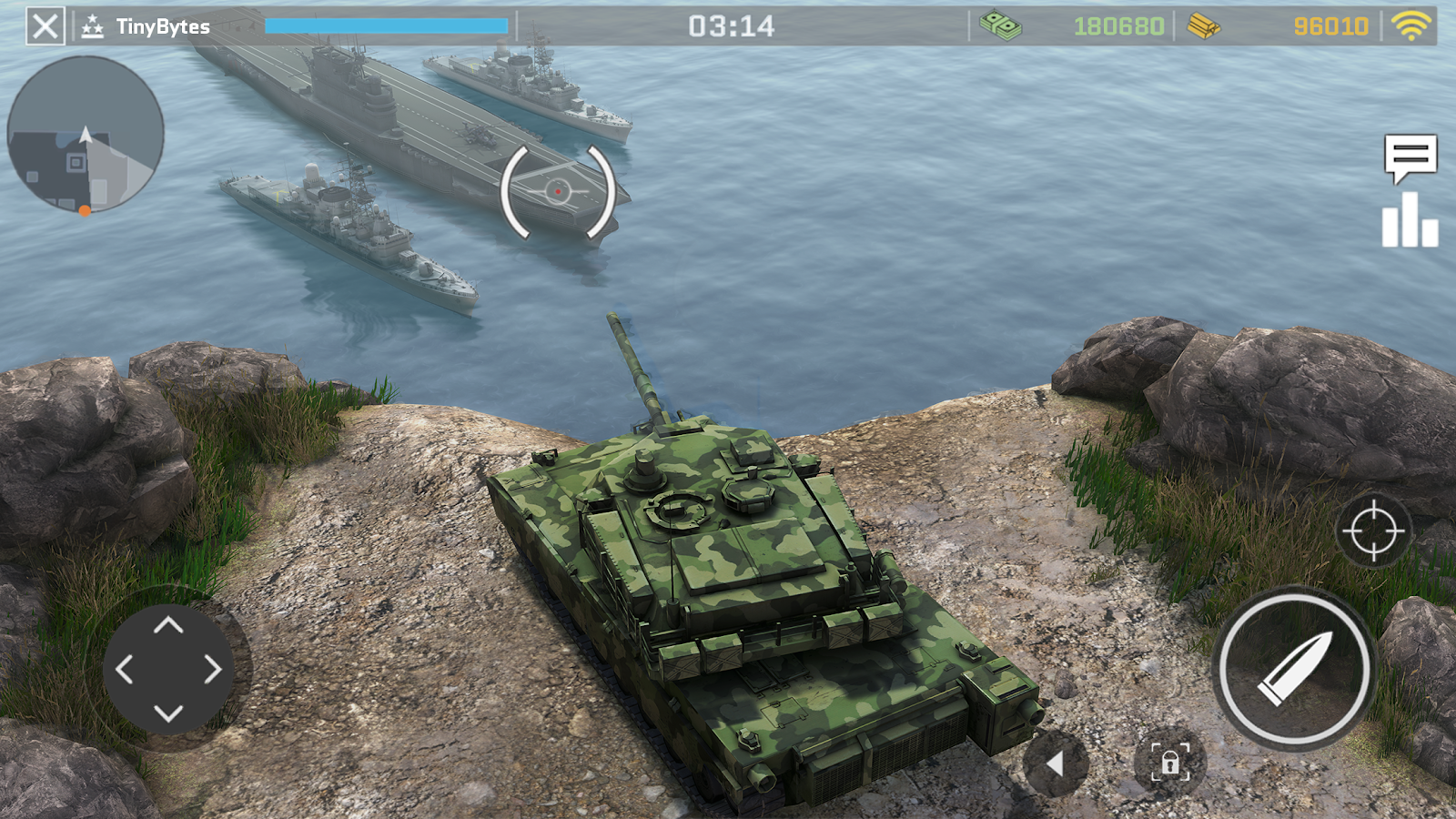This screenshot has height=819, width=1456.
Task: Turn right with the D-pad right arrow
Action: [x=212, y=670]
